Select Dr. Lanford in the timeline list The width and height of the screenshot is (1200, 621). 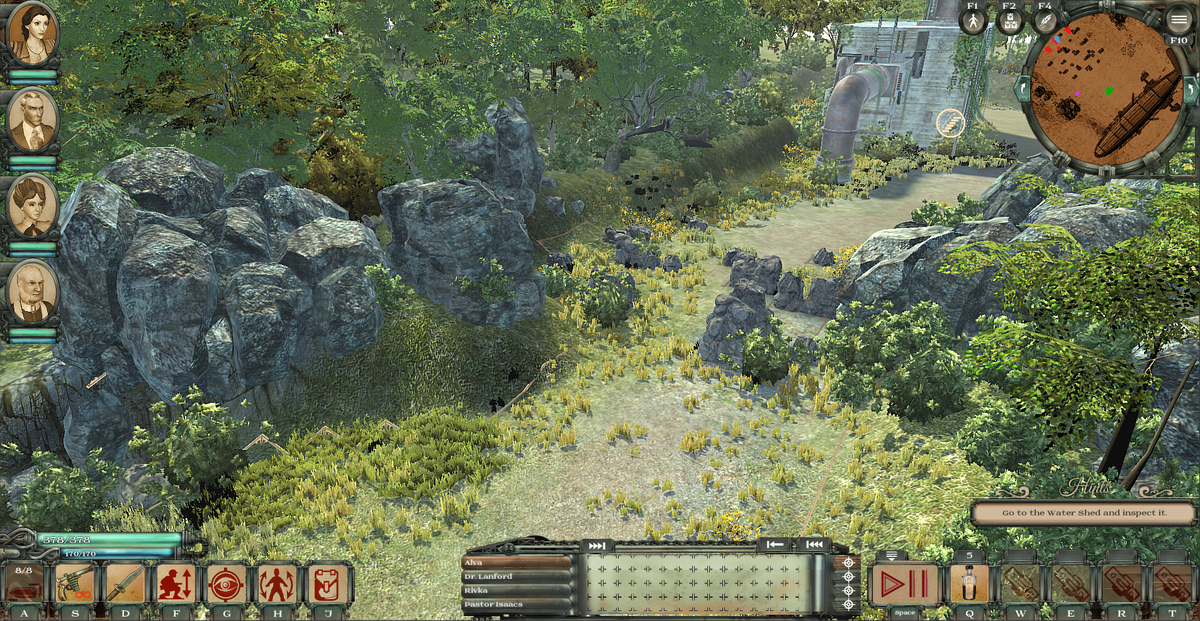pos(516,577)
